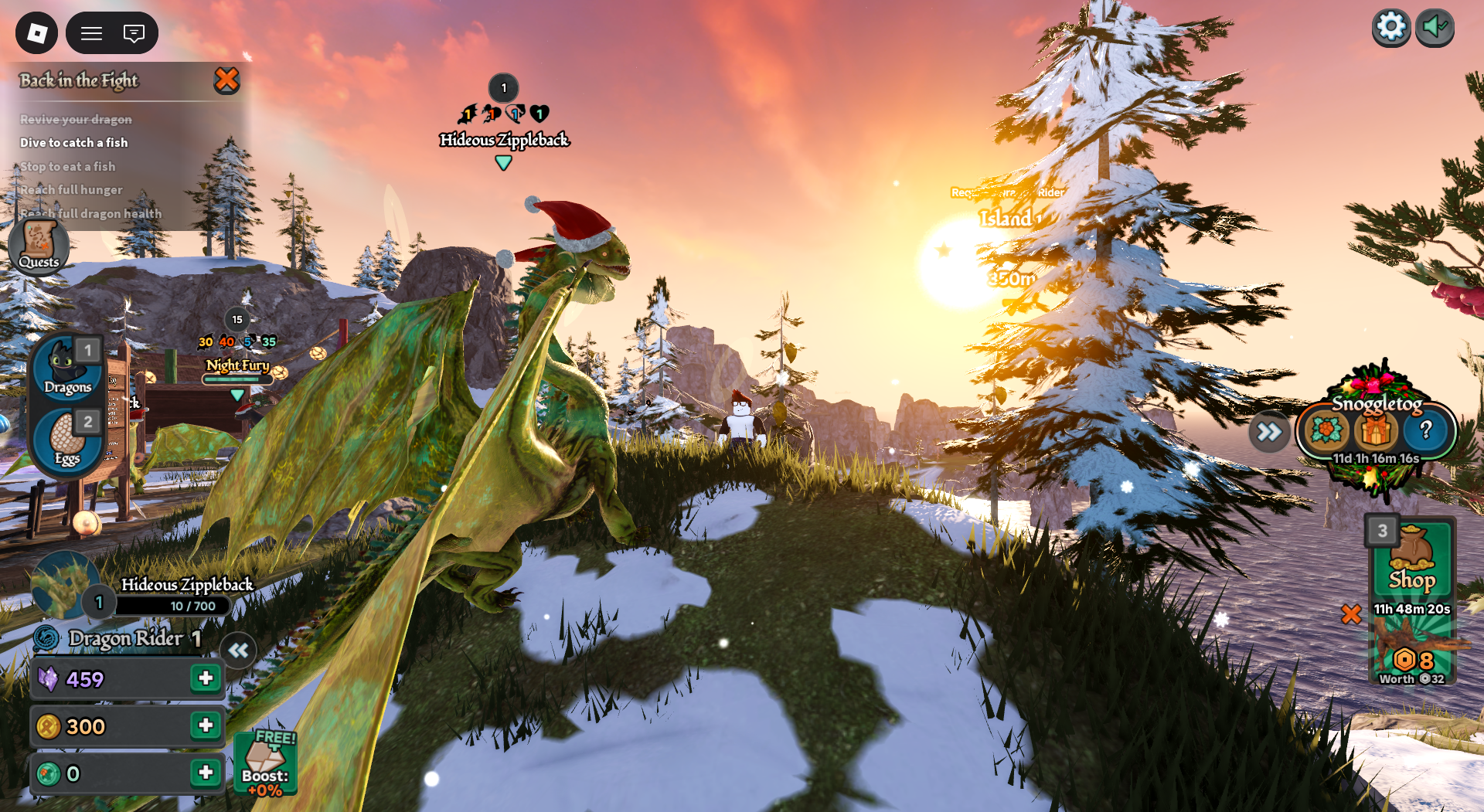Open the Roblox main menu
Viewport: 1484px width, 812px height.
[36, 33]
